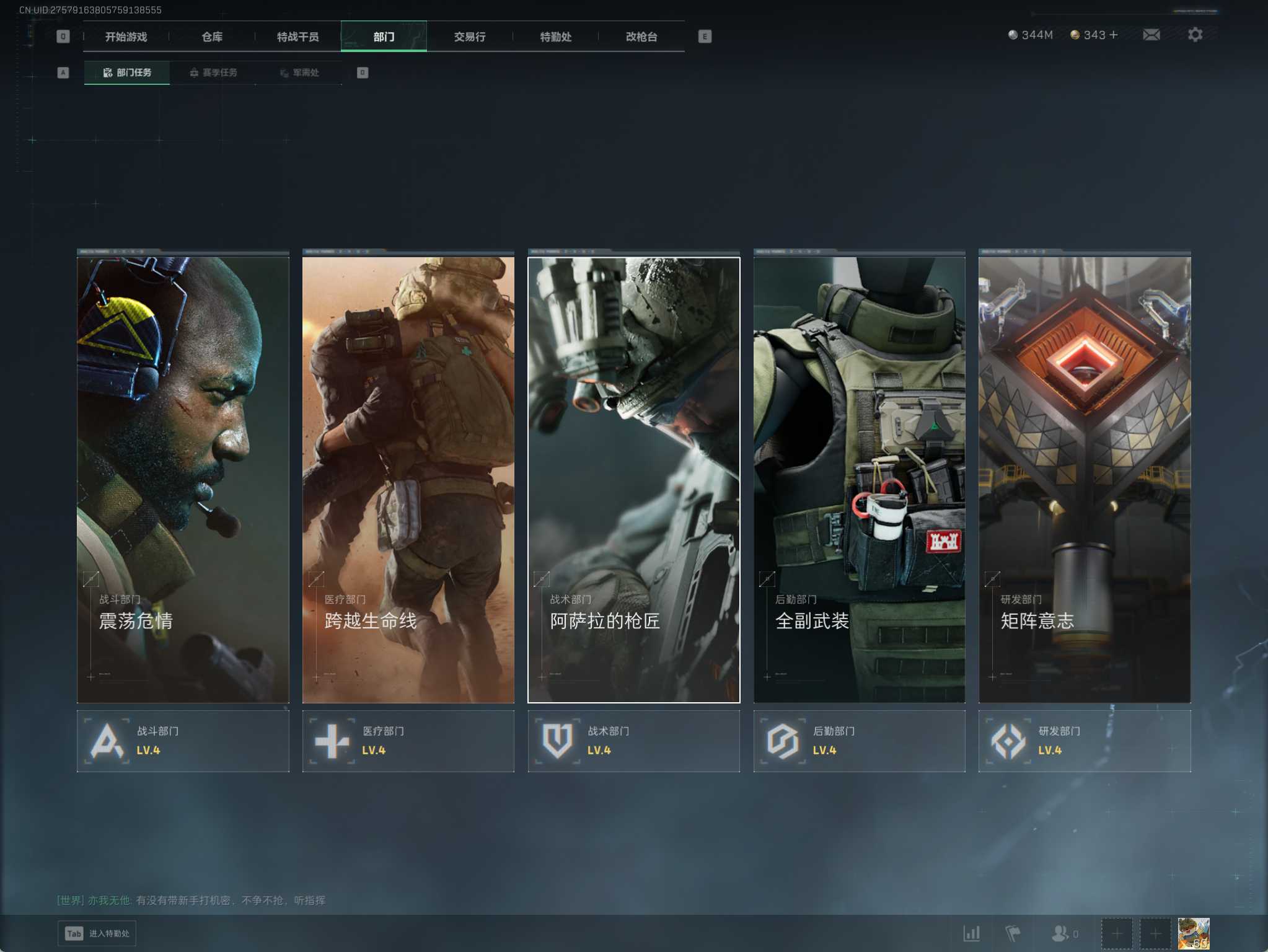Image resolution: width=1268 pixels, height=952 pixels.
Task: Go to the 特战干员 tab
Action: 297,37
